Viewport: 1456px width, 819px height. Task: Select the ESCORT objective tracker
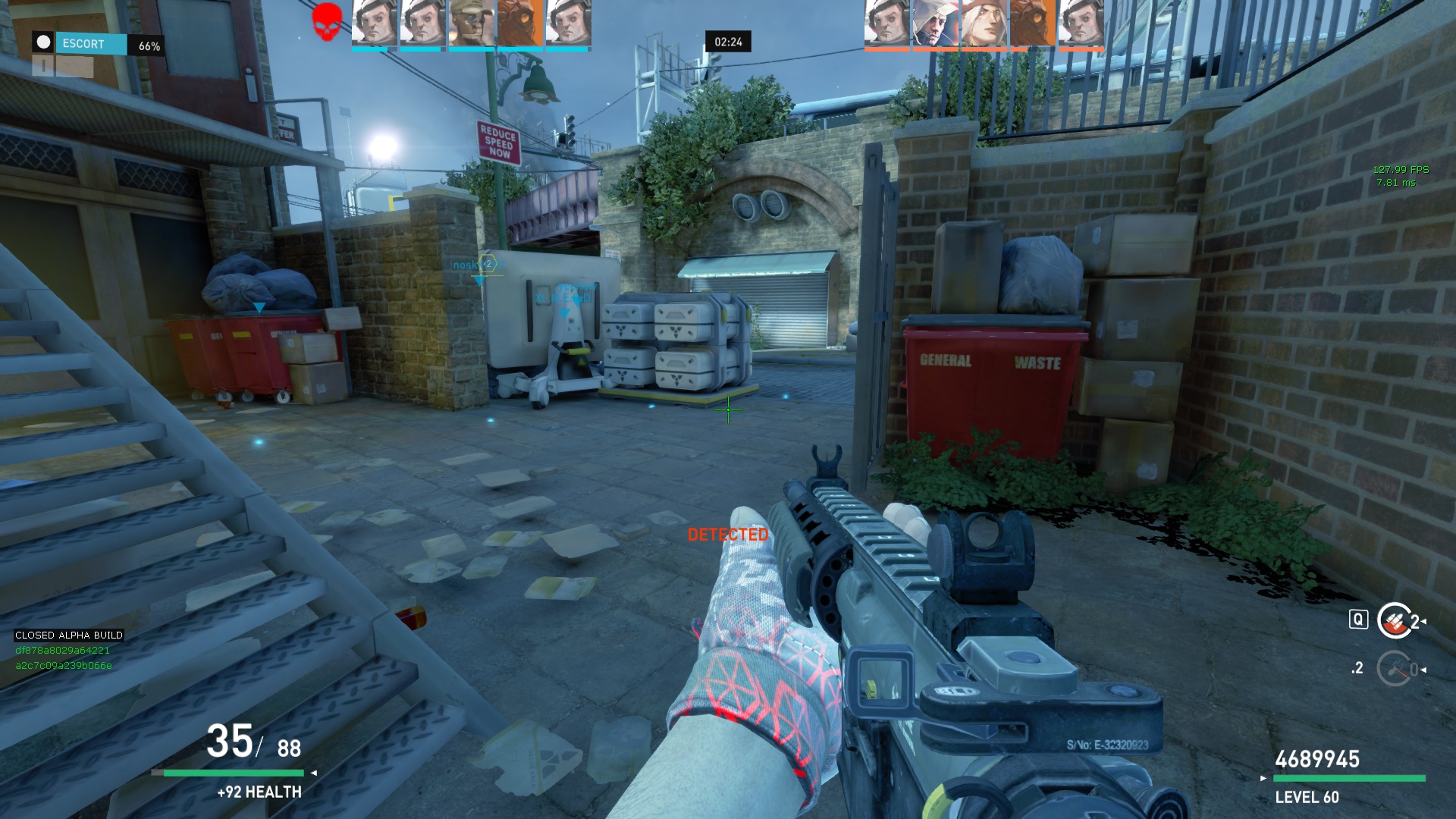point(91,44)
